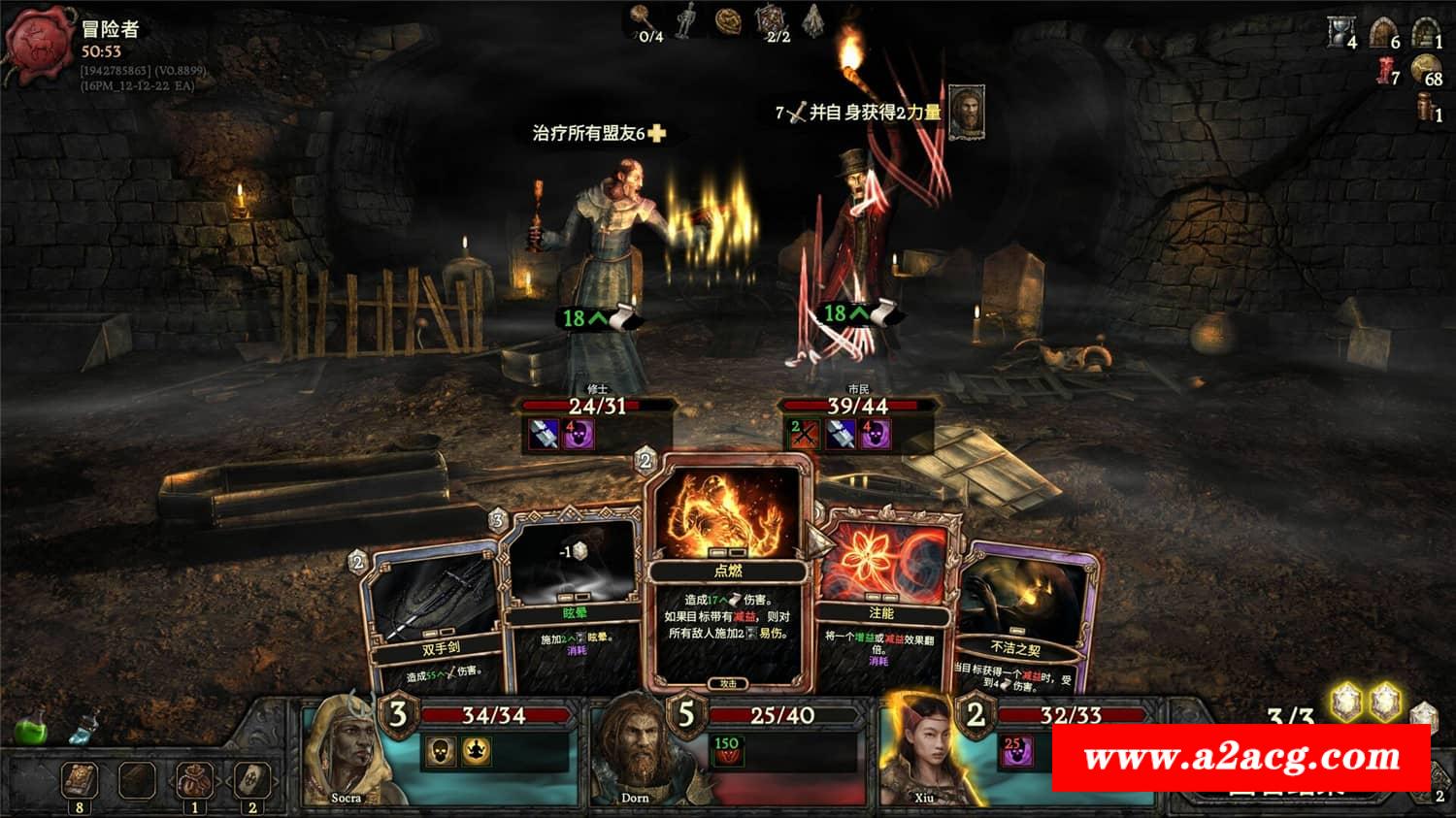Choose Dorn's hero portrait

coord(632,754)
